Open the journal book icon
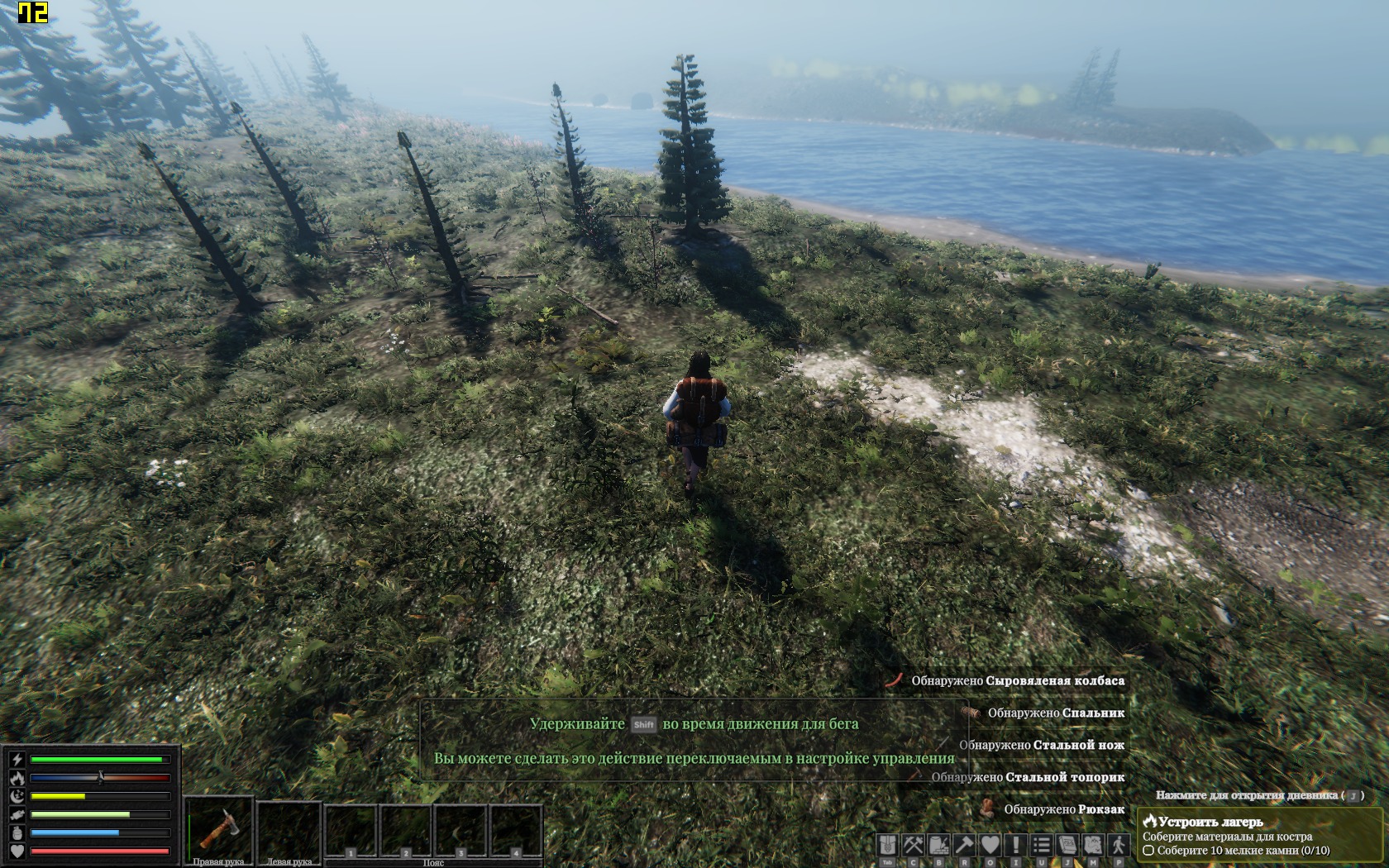The height and width of the screenshot is (868, 1389). pos(1067,845)
